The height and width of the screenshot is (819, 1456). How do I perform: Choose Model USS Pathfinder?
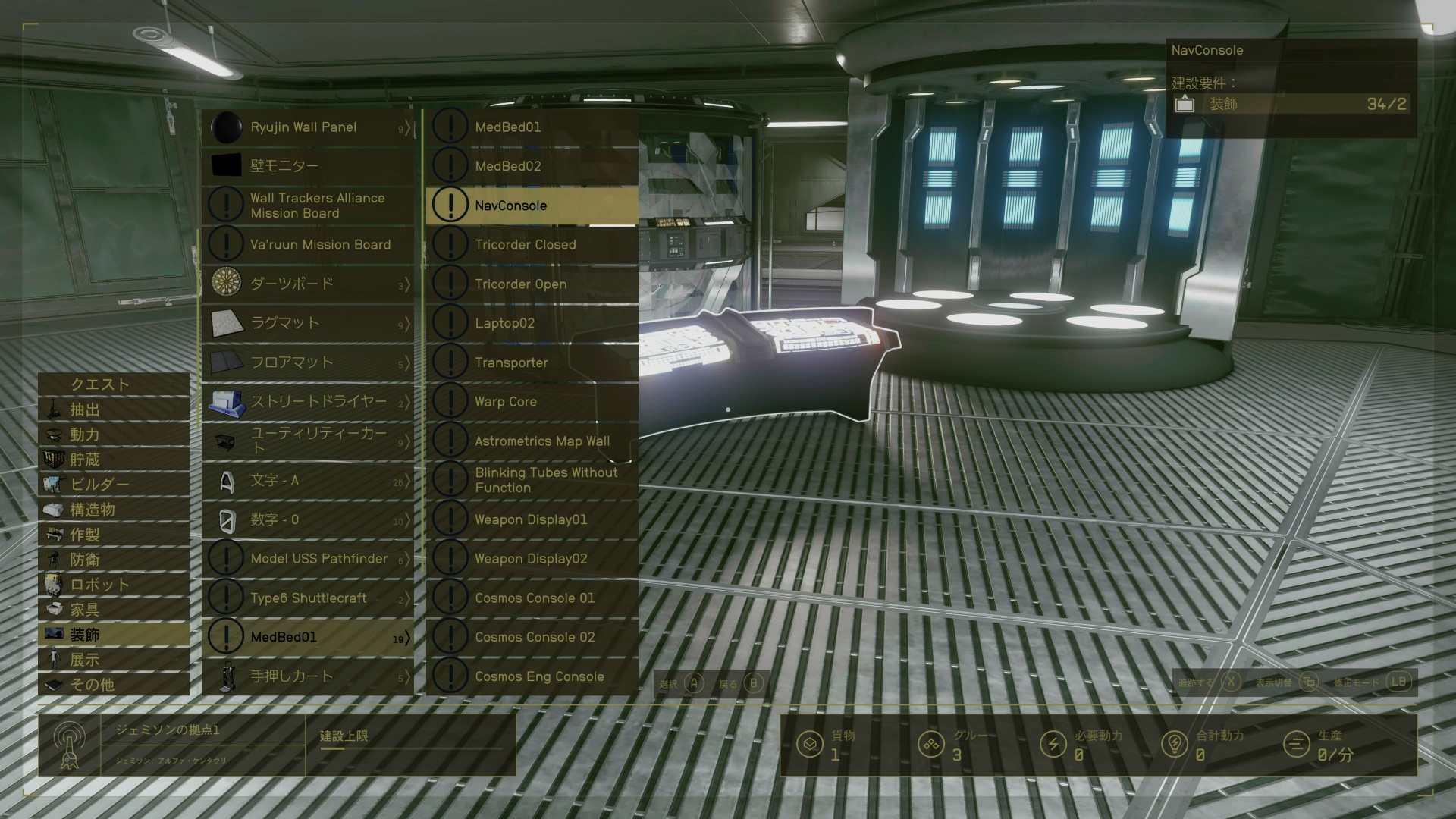pos(308,559)
